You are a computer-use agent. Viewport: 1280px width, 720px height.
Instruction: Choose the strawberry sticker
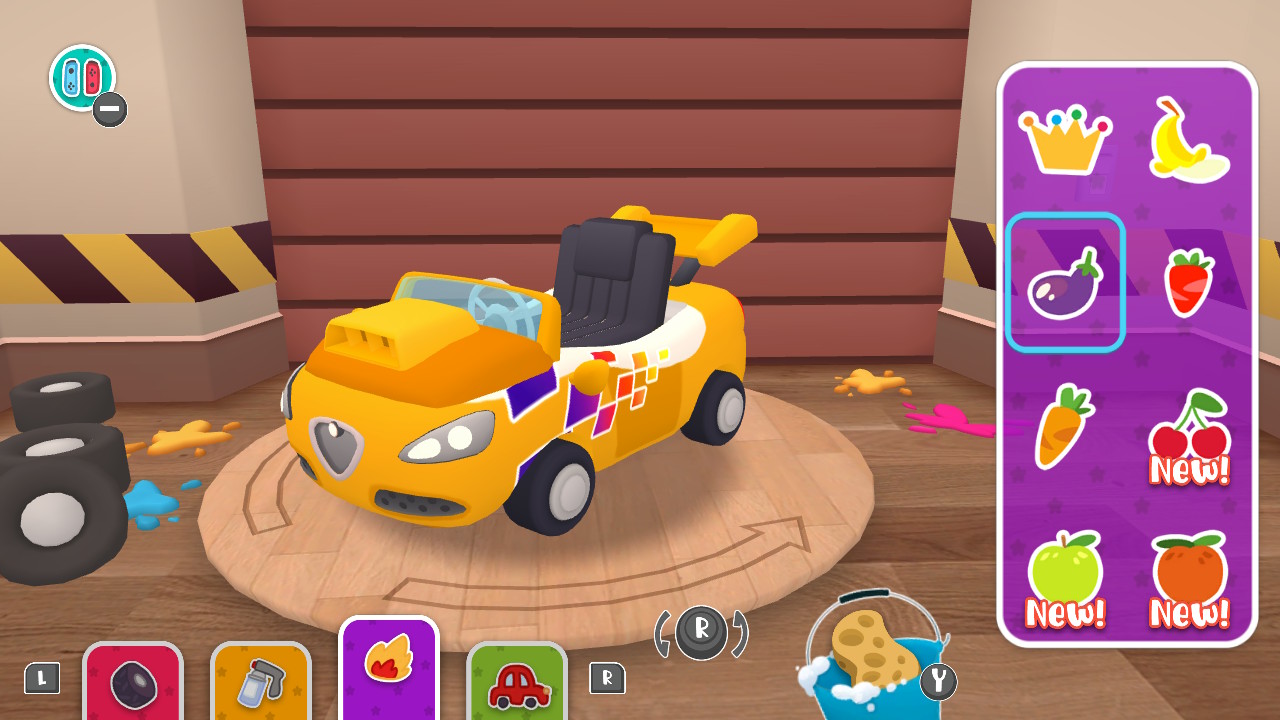[1188, 283]
